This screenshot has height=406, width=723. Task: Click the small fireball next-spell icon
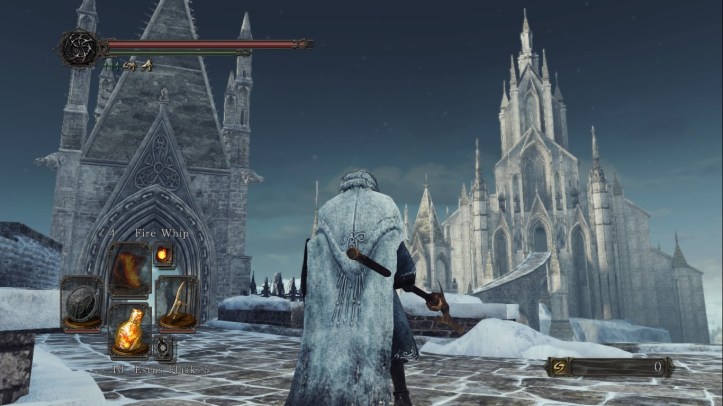point(163,256)
